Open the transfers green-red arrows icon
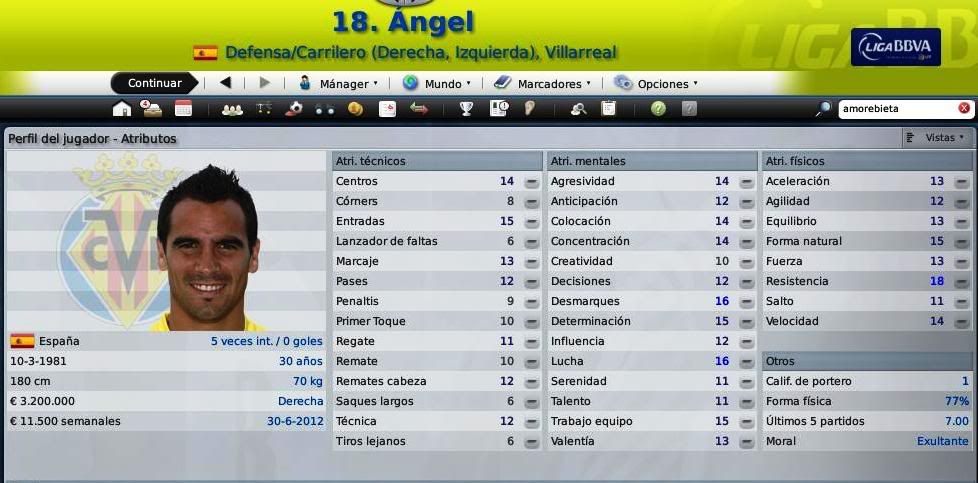This screenshot has height=483, width=978. tap(418, 109)
